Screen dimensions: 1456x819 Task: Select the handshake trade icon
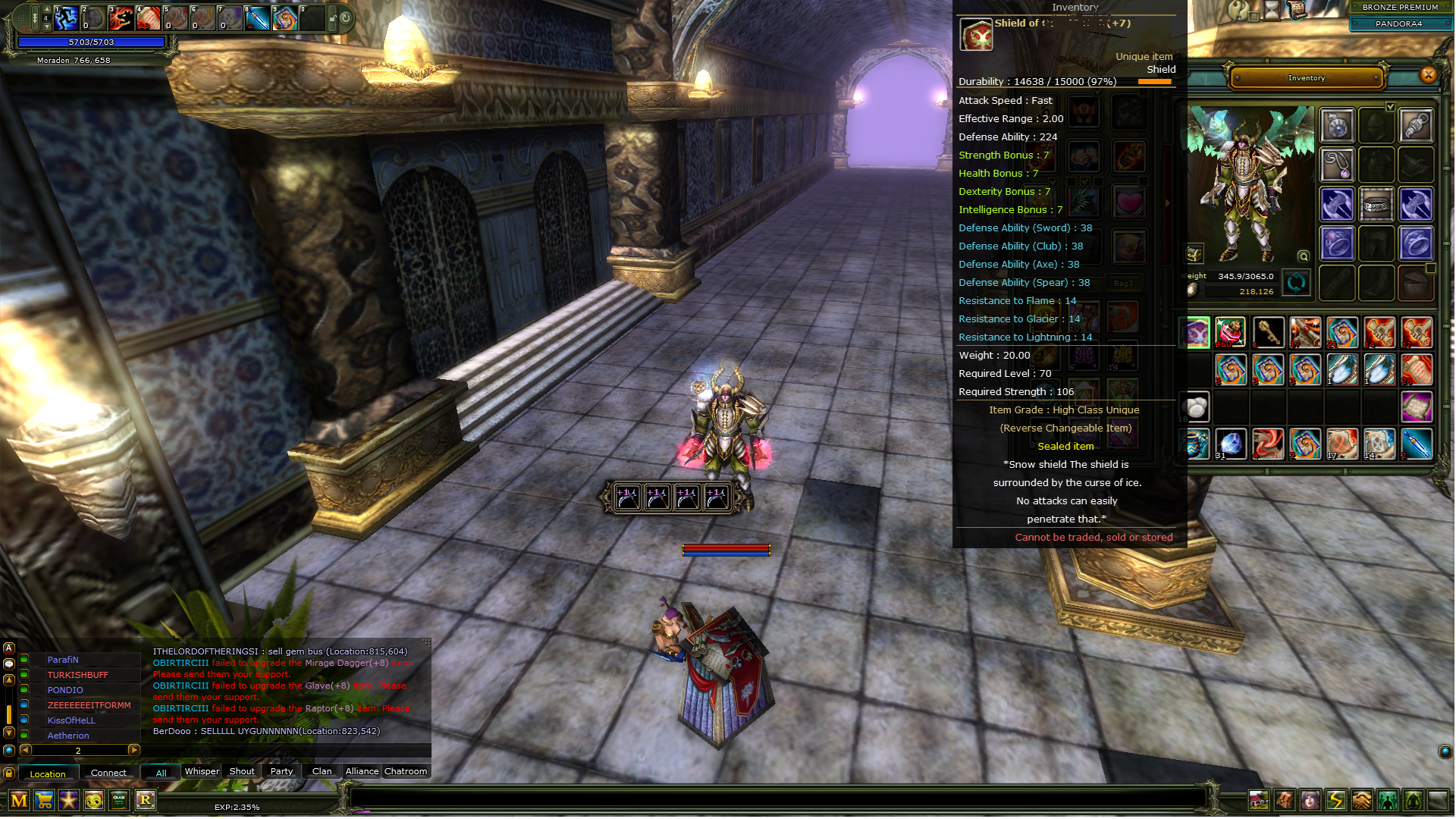(x=1362, y=800)
